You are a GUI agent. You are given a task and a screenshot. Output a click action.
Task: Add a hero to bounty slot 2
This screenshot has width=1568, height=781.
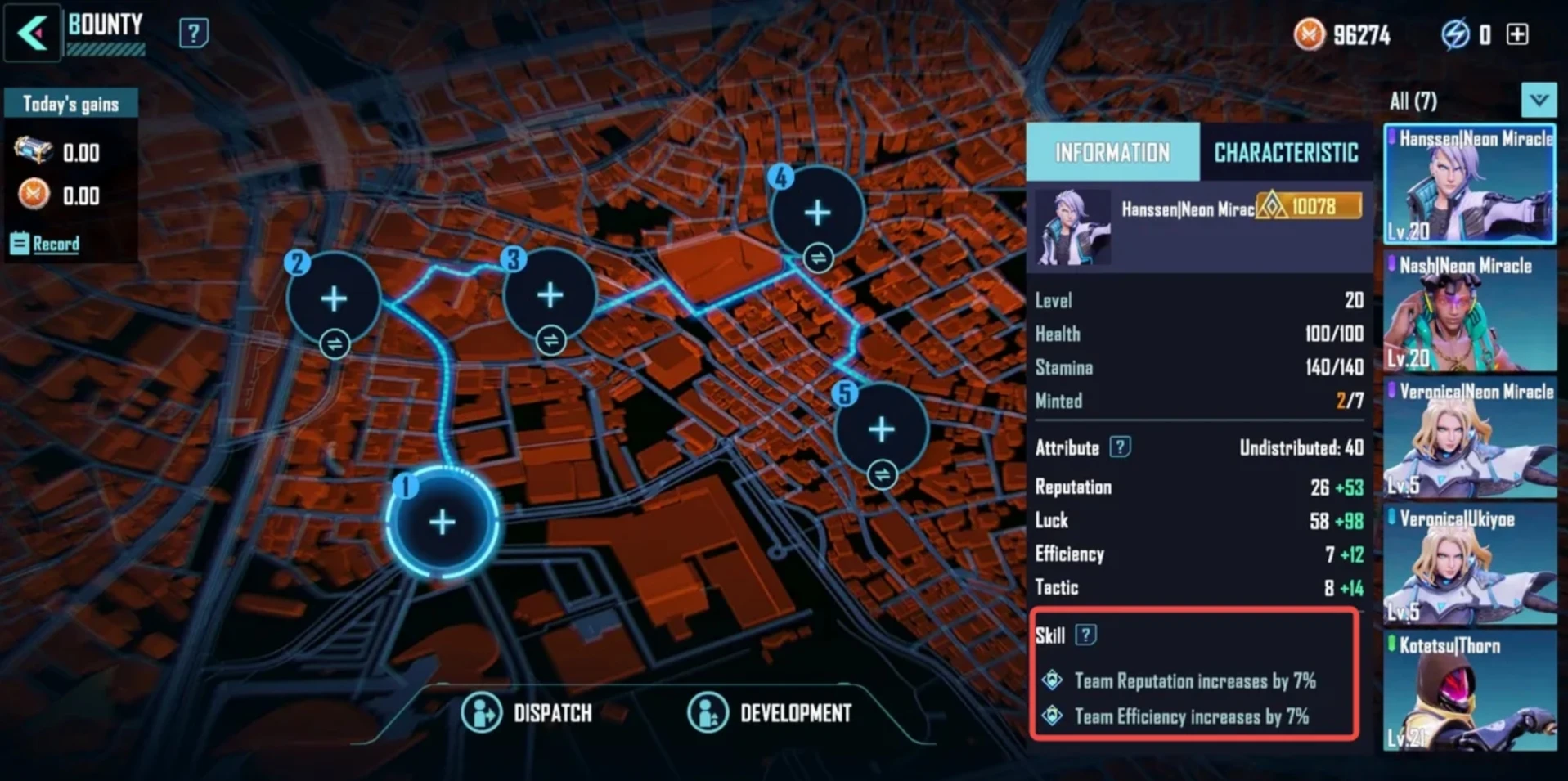click(334, 298)
